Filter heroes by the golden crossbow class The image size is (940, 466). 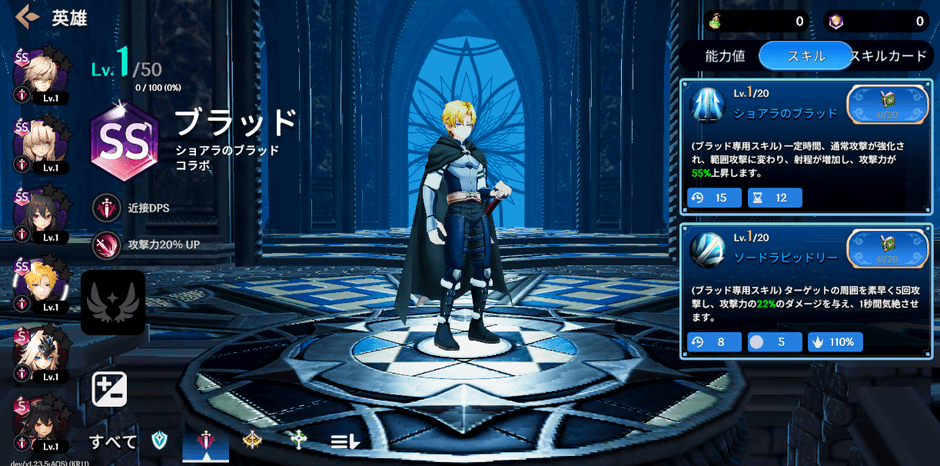pyautogui.click(x=252, y=441)
